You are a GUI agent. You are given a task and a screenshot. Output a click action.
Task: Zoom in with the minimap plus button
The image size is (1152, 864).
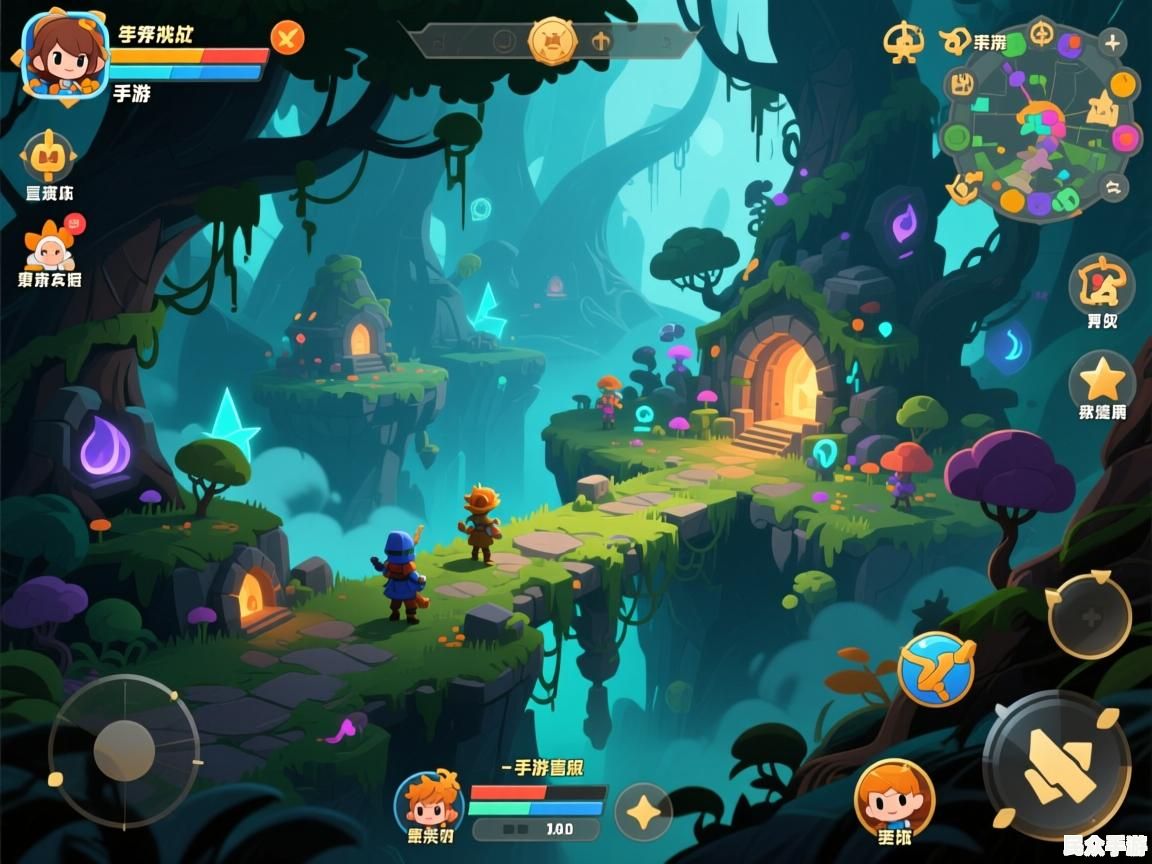[1112, 42]
